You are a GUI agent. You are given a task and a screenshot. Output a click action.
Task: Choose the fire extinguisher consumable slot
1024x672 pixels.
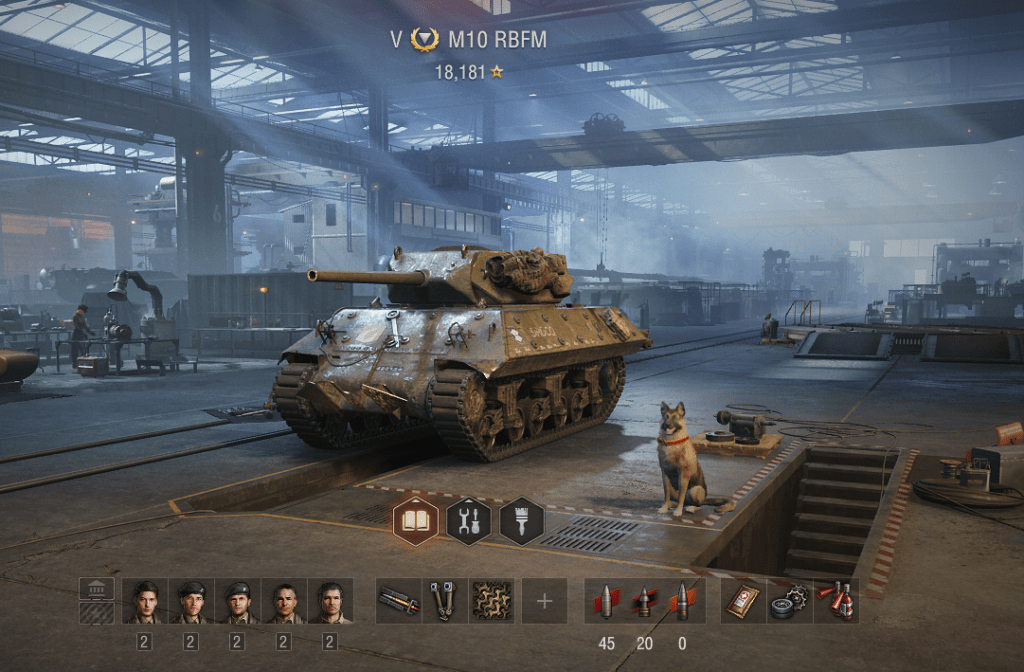click(836, 601)
